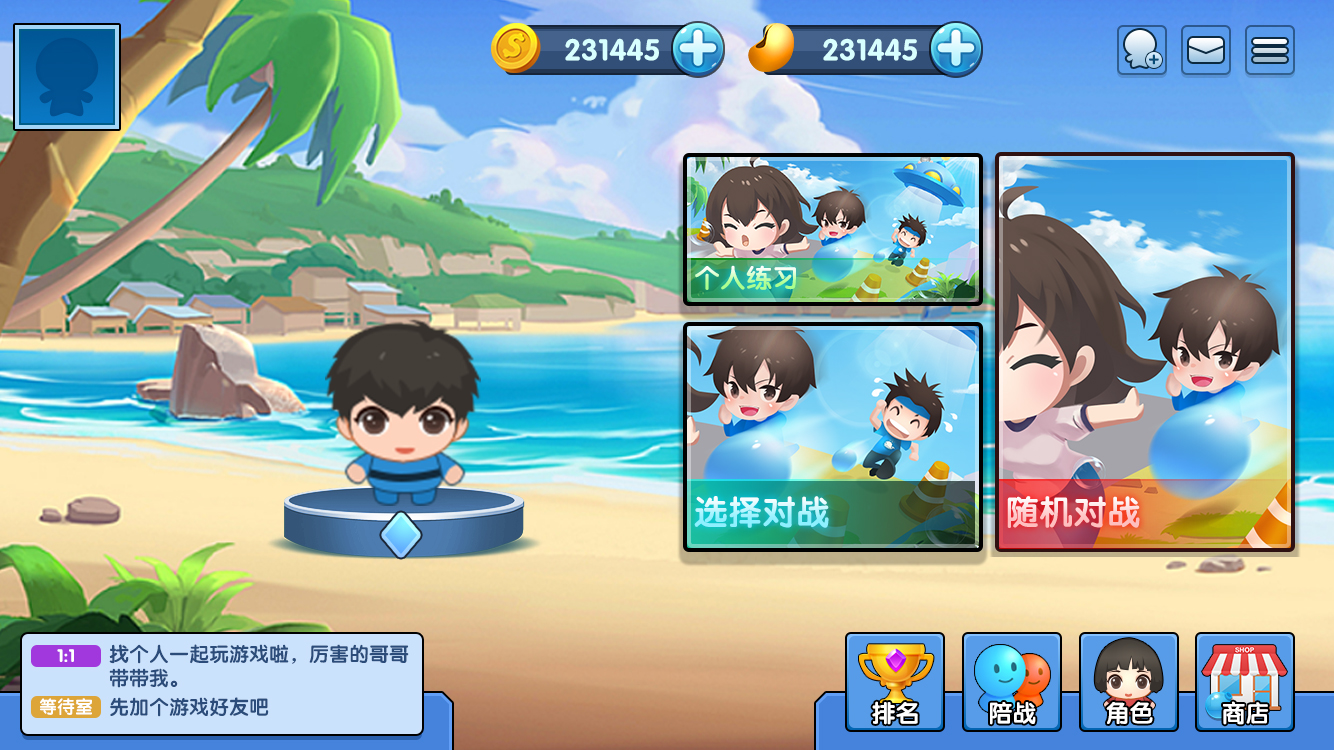Open the 陪战 companion battle icon
Image resolution: width=1334 pixels, height=750 pixels.
tap(1011, 682)
